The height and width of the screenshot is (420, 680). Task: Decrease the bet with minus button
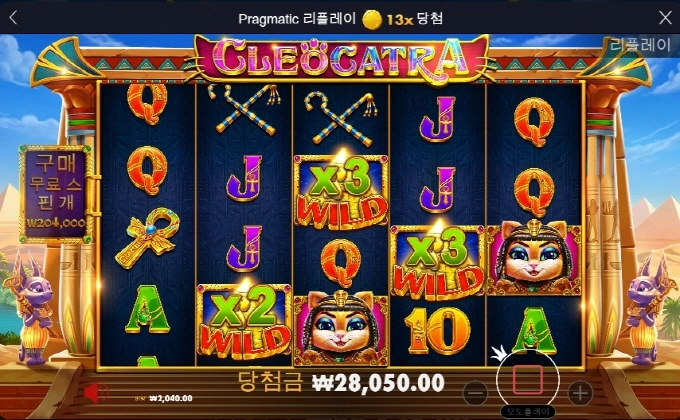coord(477,392)
